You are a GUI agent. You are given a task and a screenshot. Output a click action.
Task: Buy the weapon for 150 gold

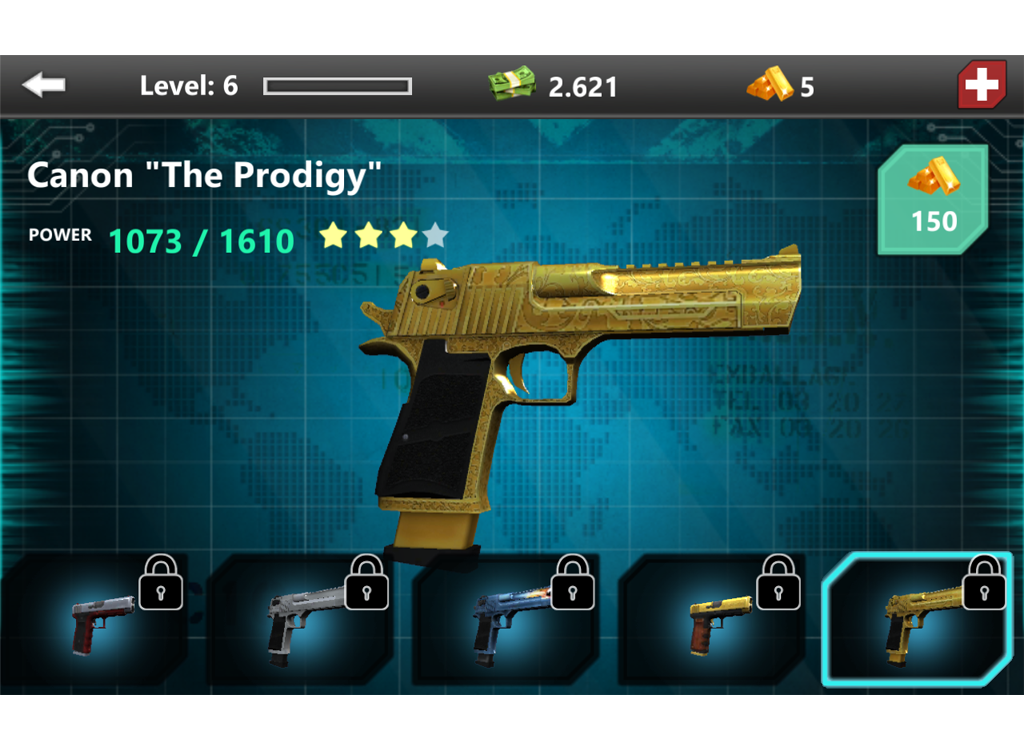pos(933,200)
